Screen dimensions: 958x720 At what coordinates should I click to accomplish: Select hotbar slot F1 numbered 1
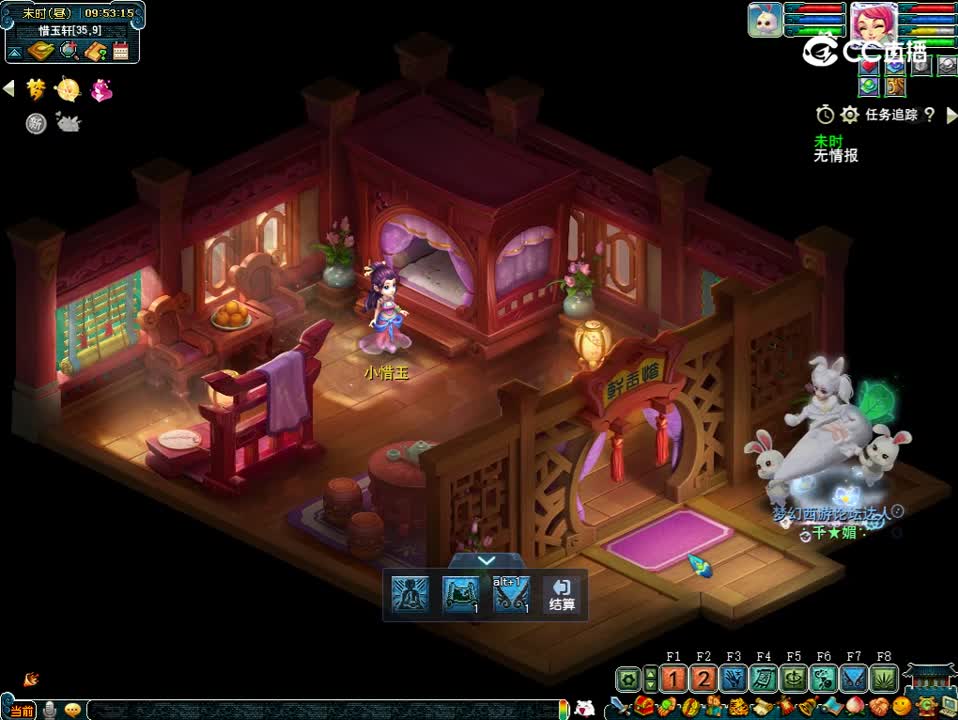point(674,679)
